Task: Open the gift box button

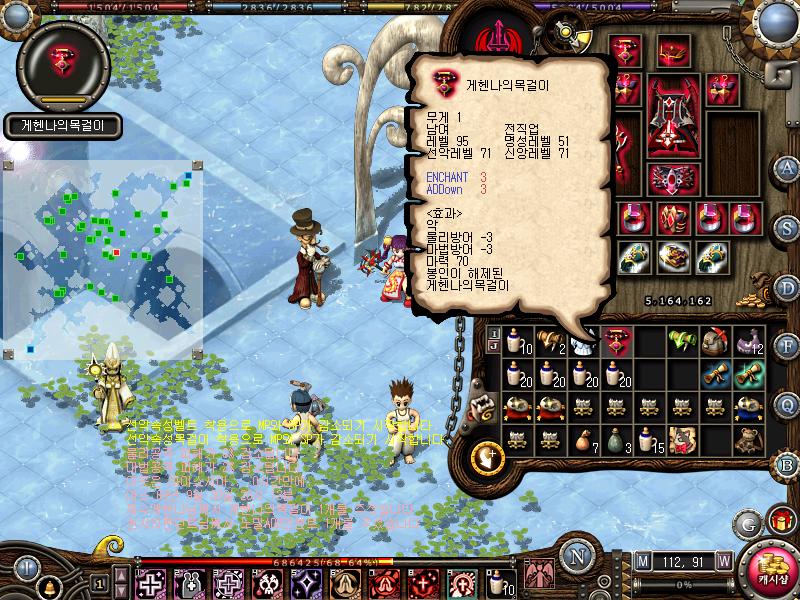Action: (x=780, y=520)
